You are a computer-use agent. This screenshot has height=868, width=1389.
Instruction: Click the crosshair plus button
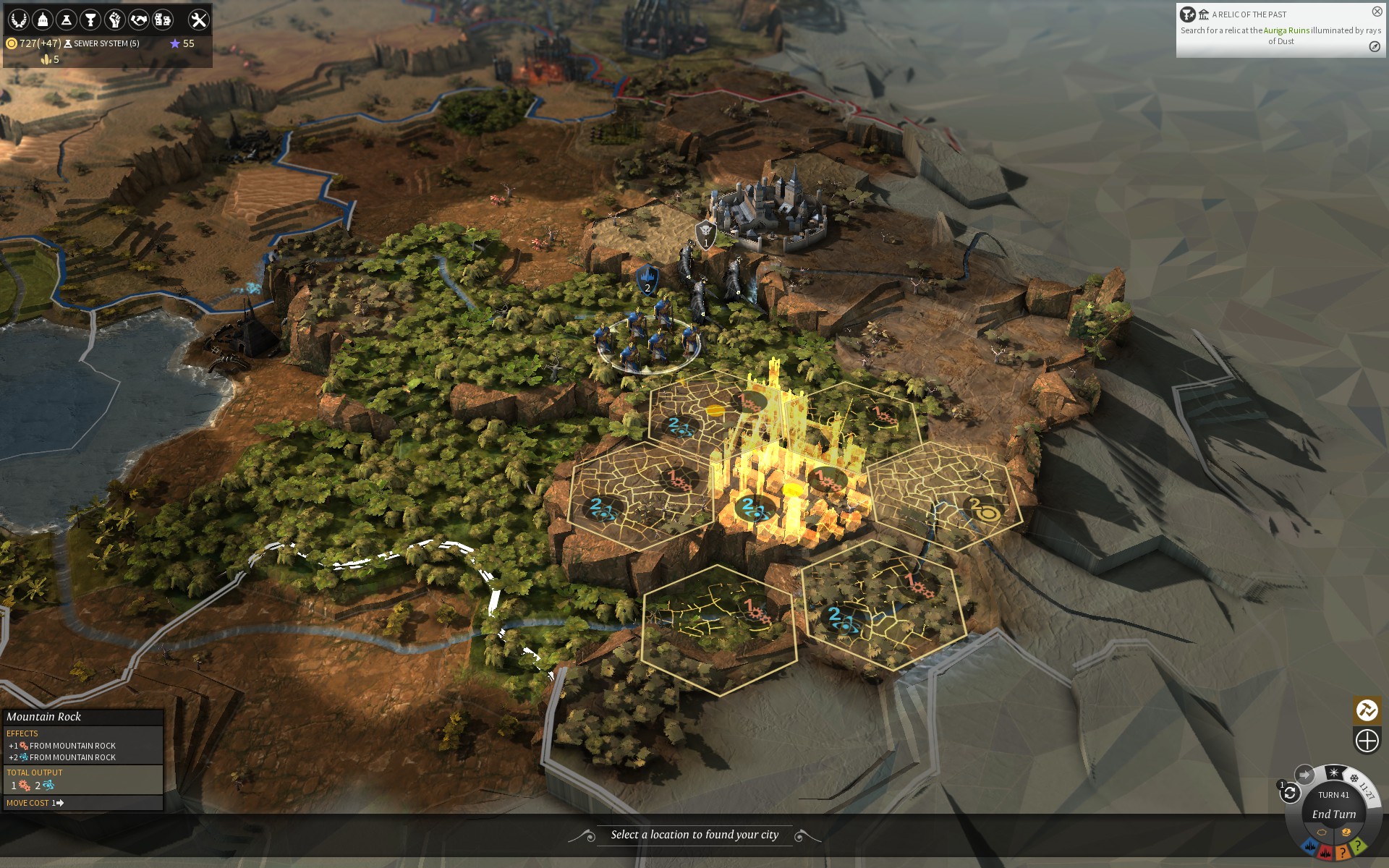click(1367, 741)
